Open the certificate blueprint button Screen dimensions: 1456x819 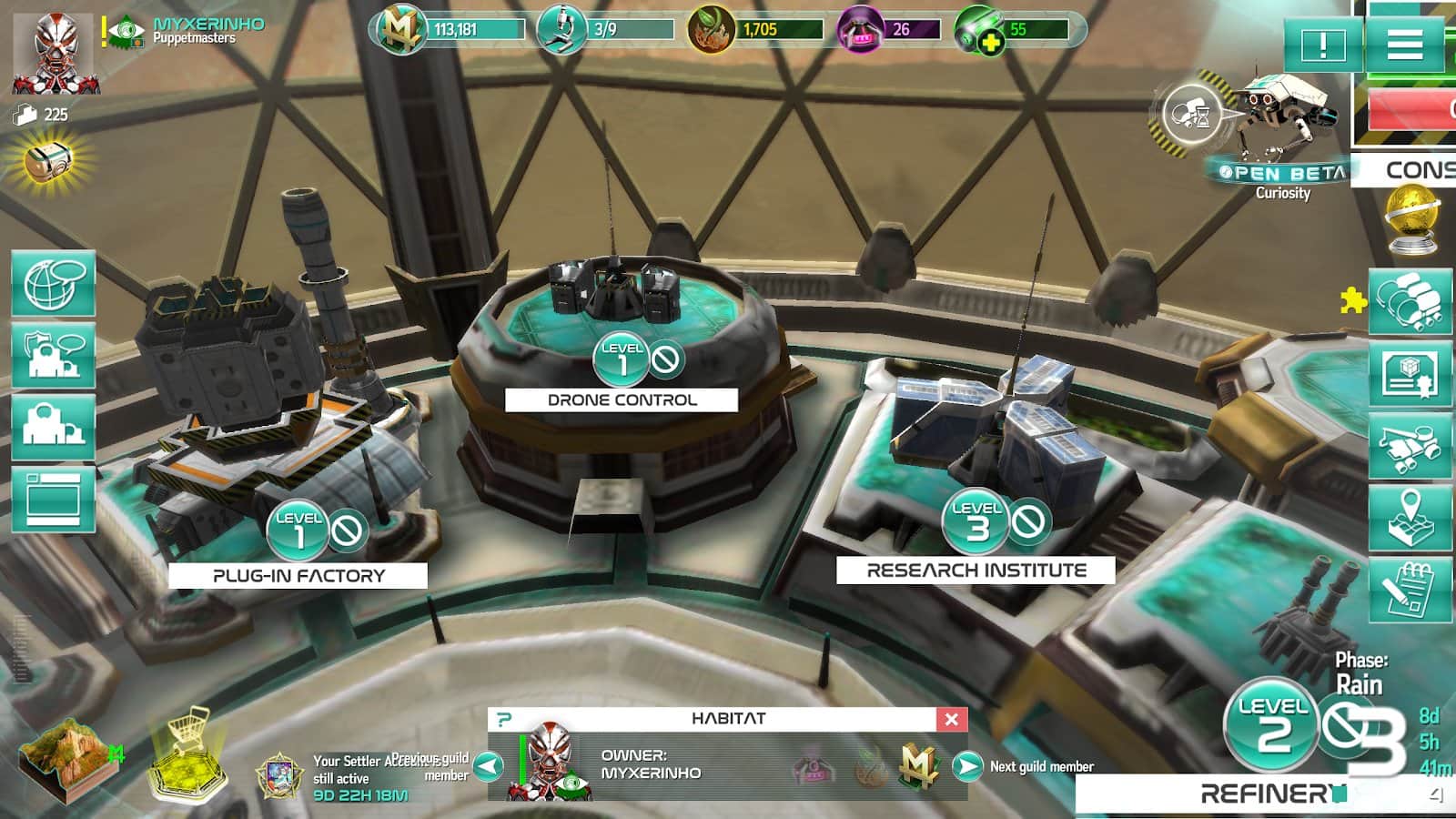tap(1410, 373)
